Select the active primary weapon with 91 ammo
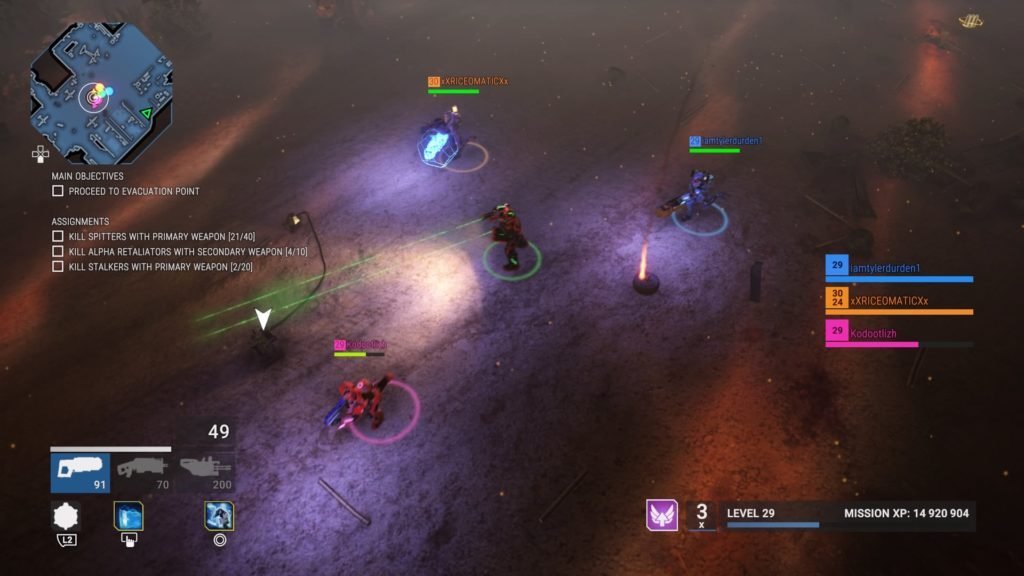 click(x=80, y=472)
